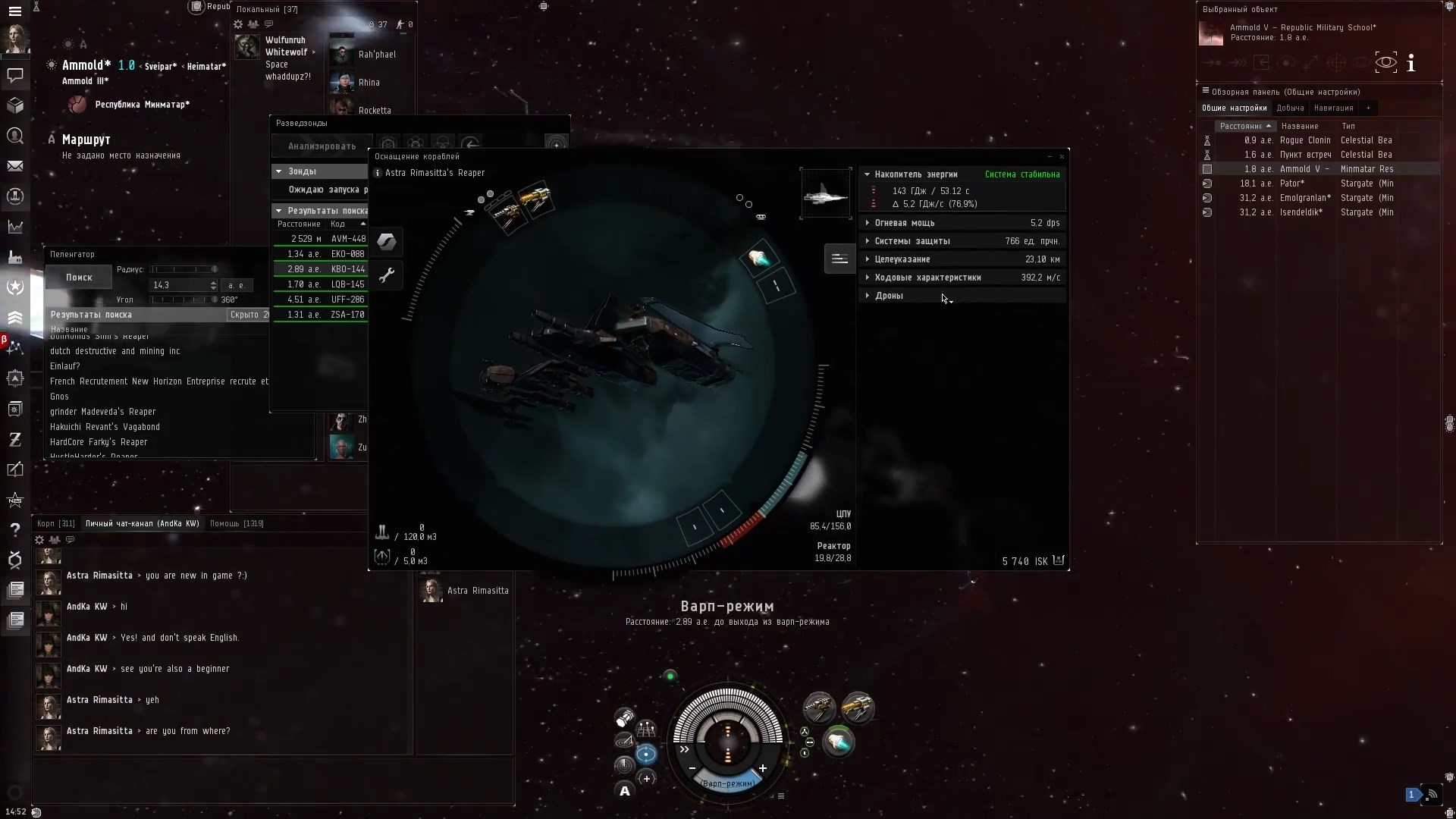
Task: Open the market graph icon on the Neocom
Action: (x=15, y=227)
